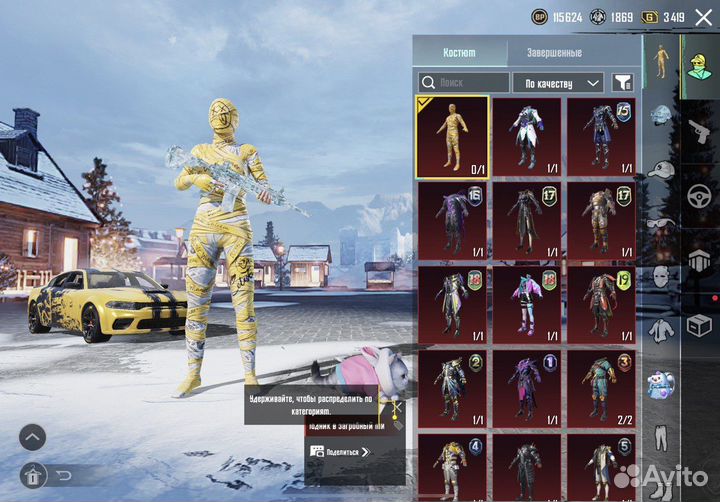This screenshot has width=720, height=502.
Task: Select the cap headwear category
Action: click(x=661, y=168)
